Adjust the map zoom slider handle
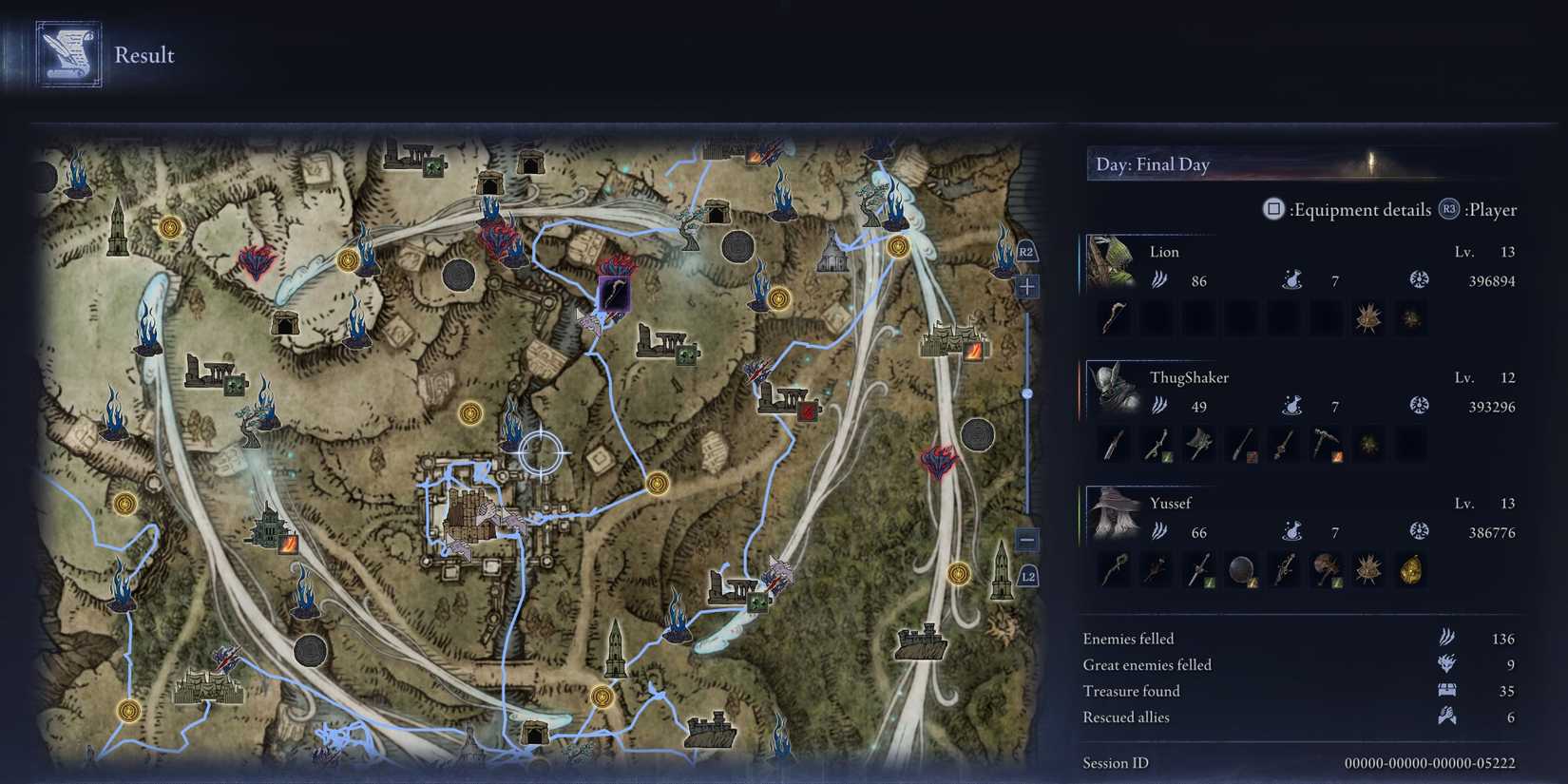 (1027, 391)
